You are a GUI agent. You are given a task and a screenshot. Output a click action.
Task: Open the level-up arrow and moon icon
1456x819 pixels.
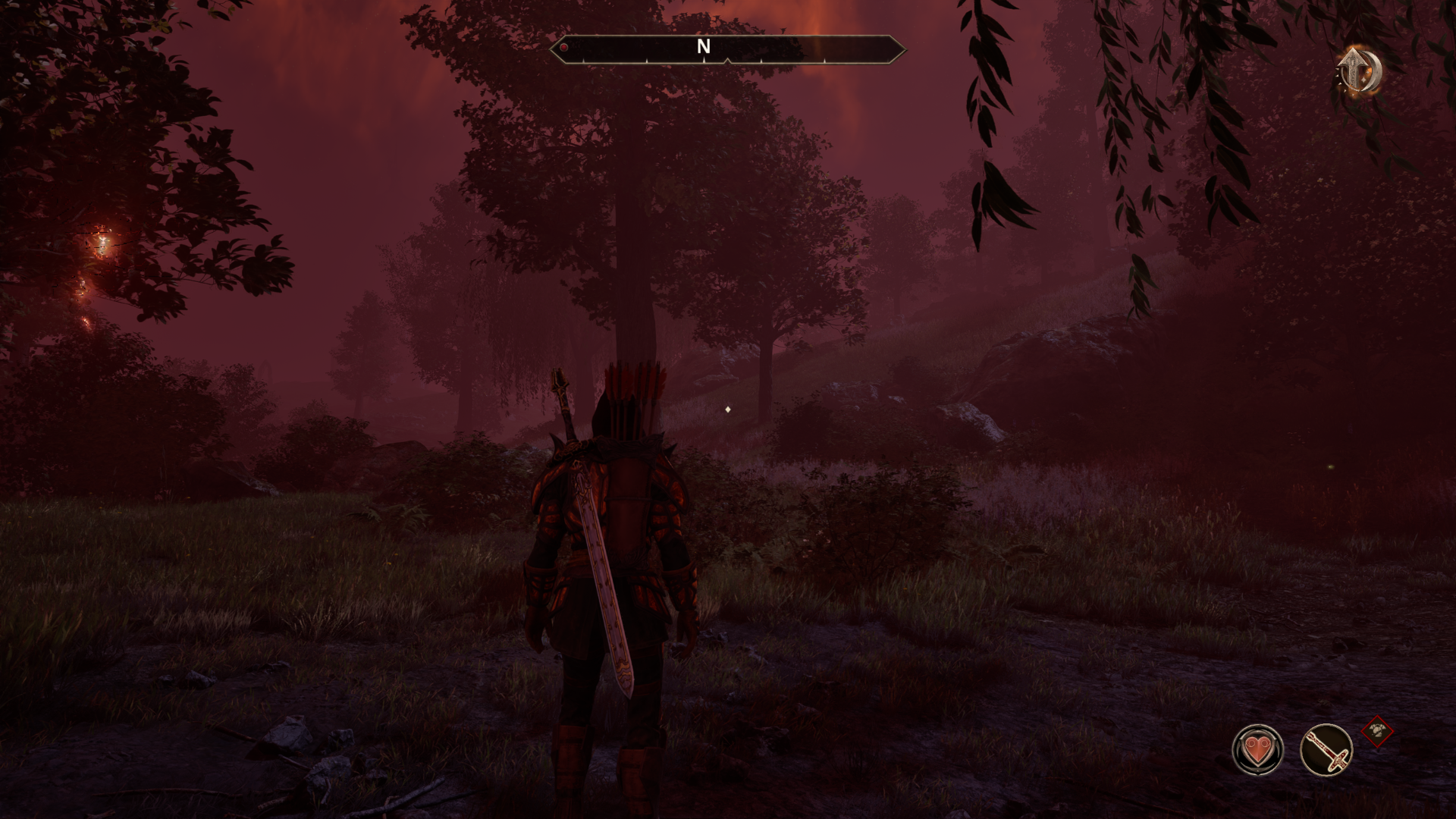[x=1359, y=72]
